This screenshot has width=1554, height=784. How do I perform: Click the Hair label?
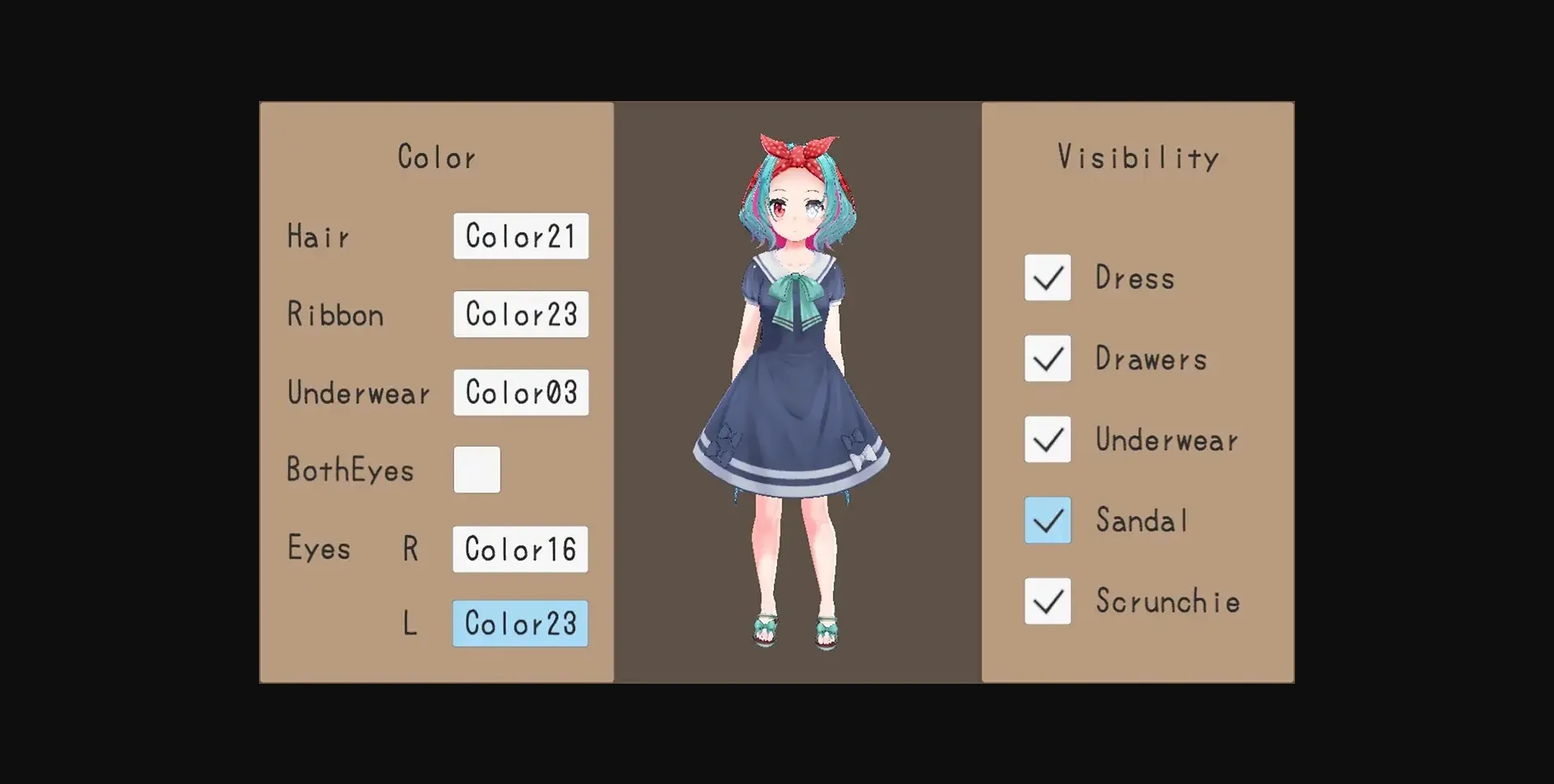coord(319,236)
